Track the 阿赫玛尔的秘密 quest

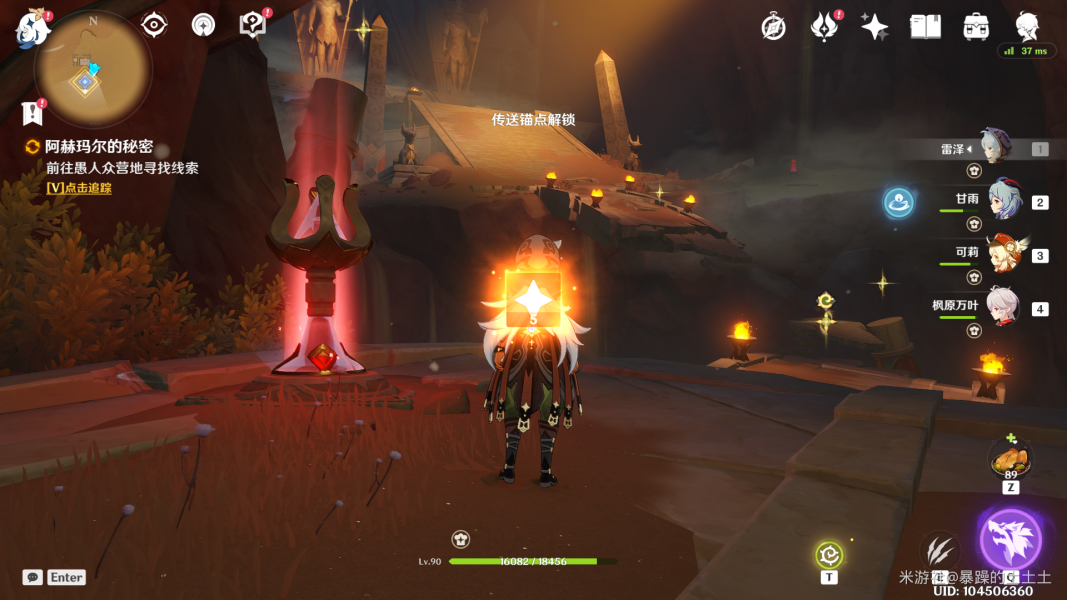click(78, 187)
